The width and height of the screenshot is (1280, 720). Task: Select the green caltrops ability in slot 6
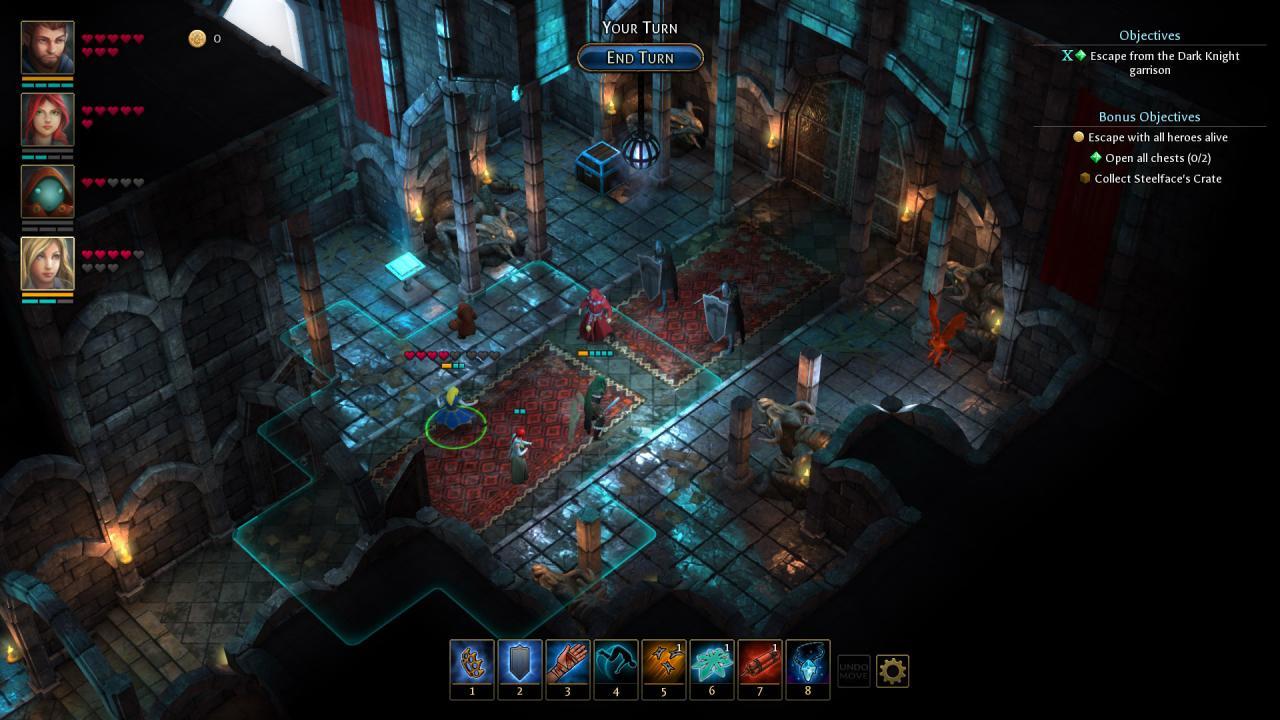[711, 662]
